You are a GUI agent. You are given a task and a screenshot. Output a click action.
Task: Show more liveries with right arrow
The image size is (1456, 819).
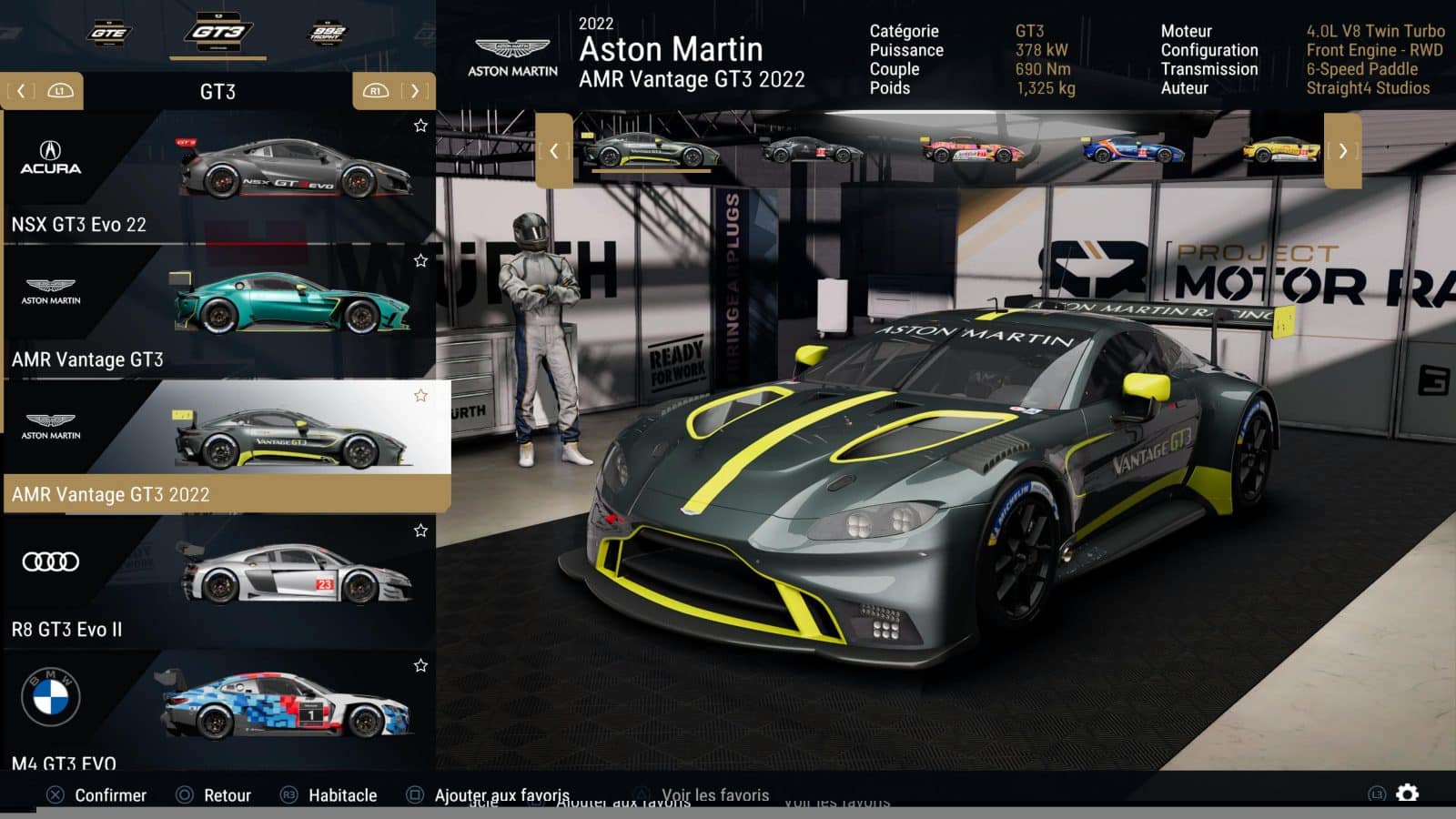(1342, 151)
